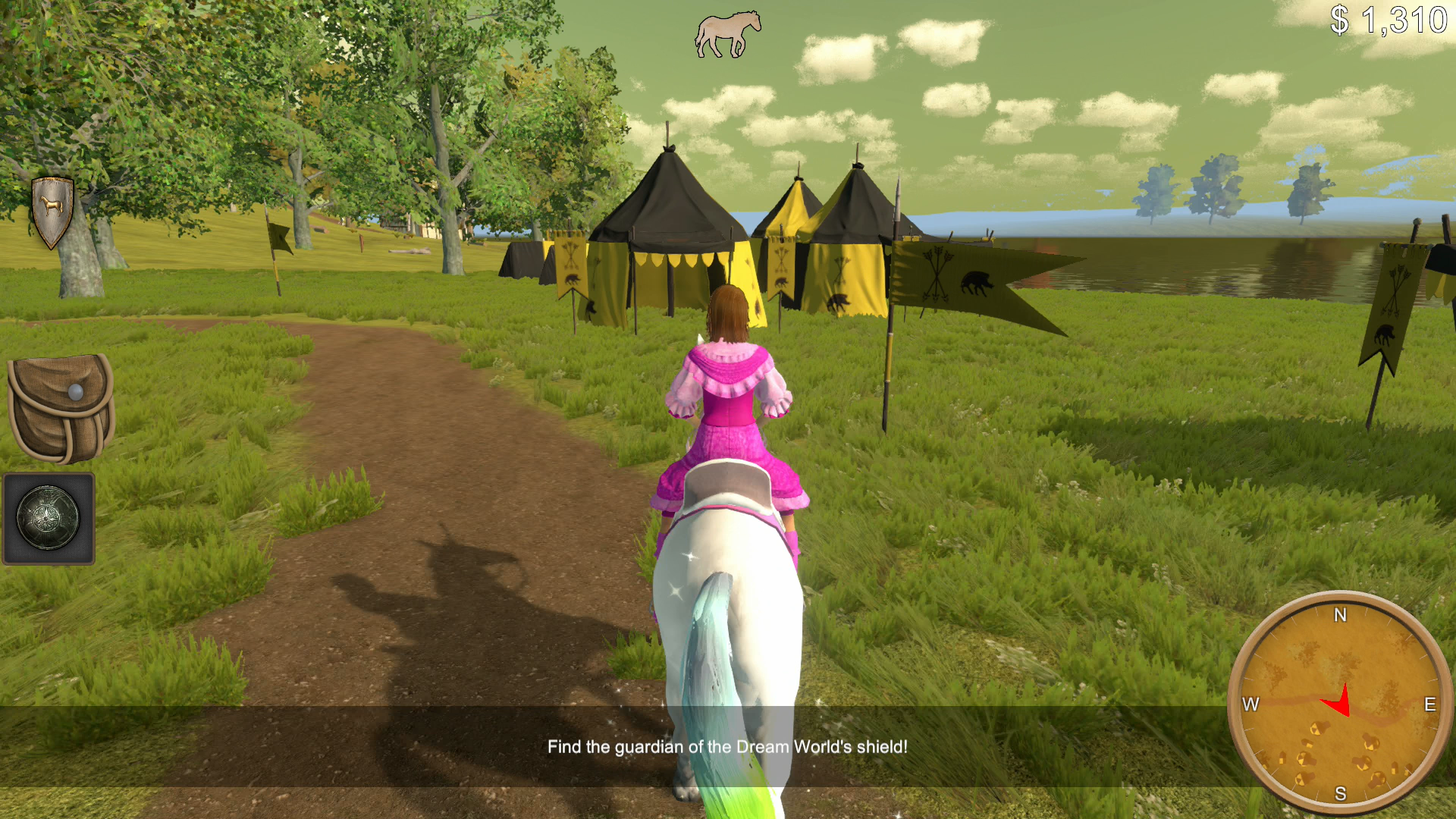Click the quest text about the Dream World's shield

click(x=726, y=746)
